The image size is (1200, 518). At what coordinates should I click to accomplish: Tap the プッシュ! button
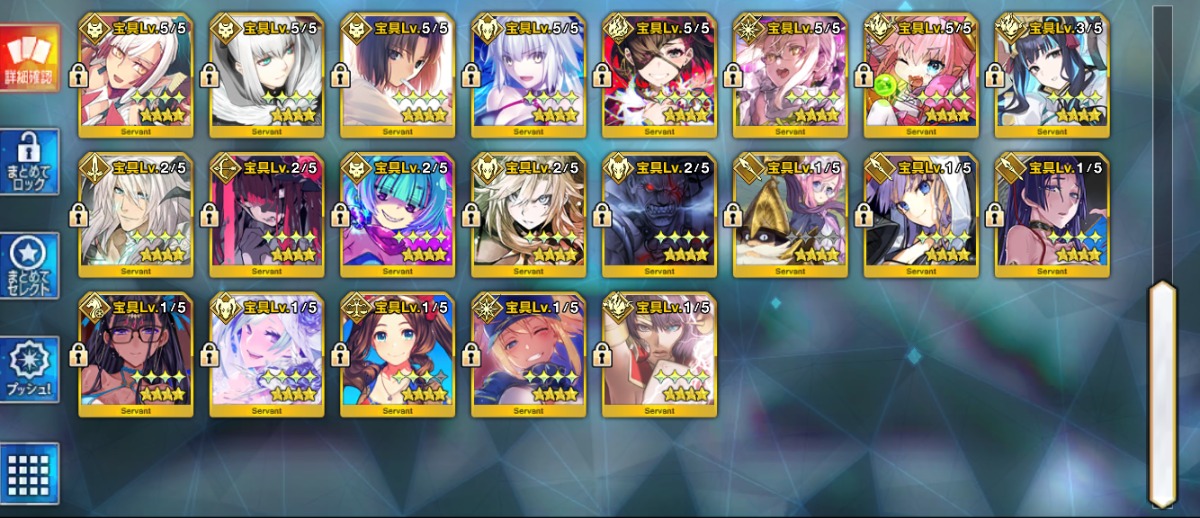pyautogui.click(x=30, y=369)
